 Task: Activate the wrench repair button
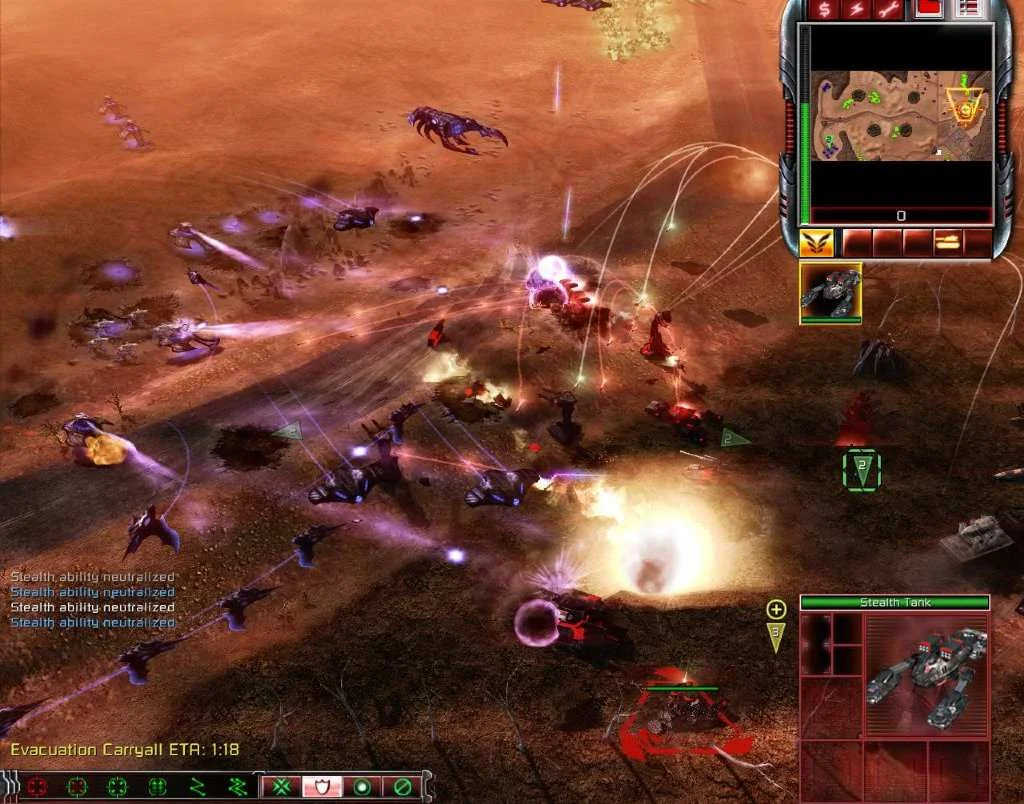coord(887,10)
